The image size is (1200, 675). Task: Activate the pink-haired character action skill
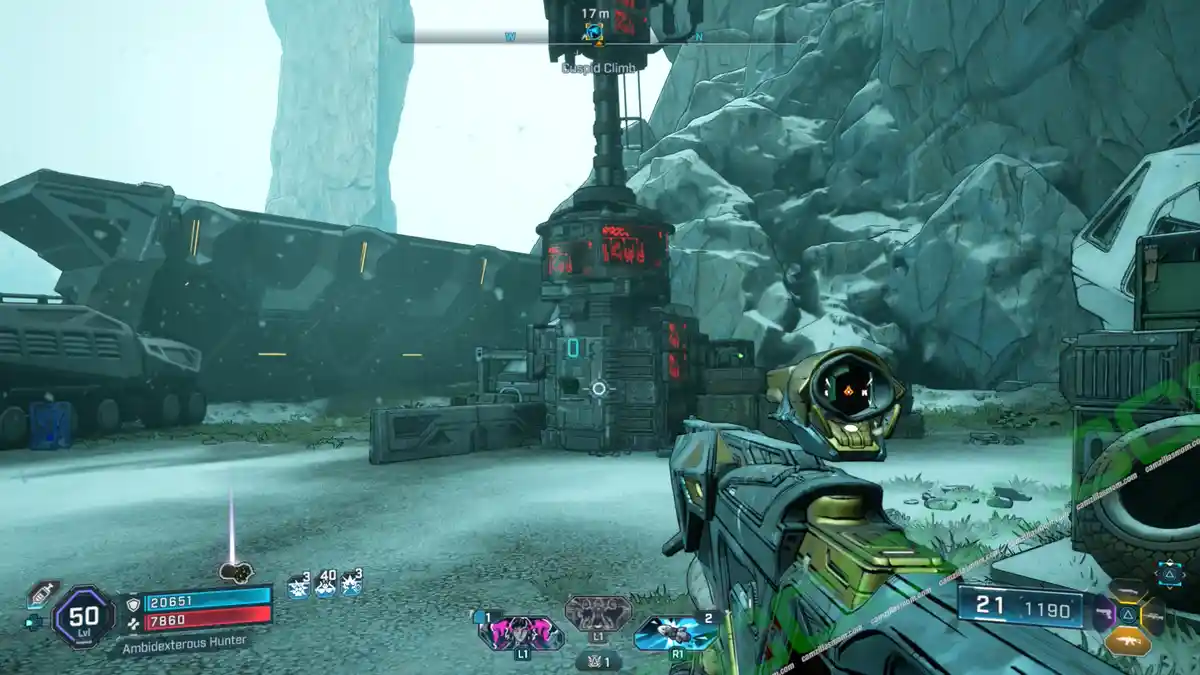tap(521, 631)
